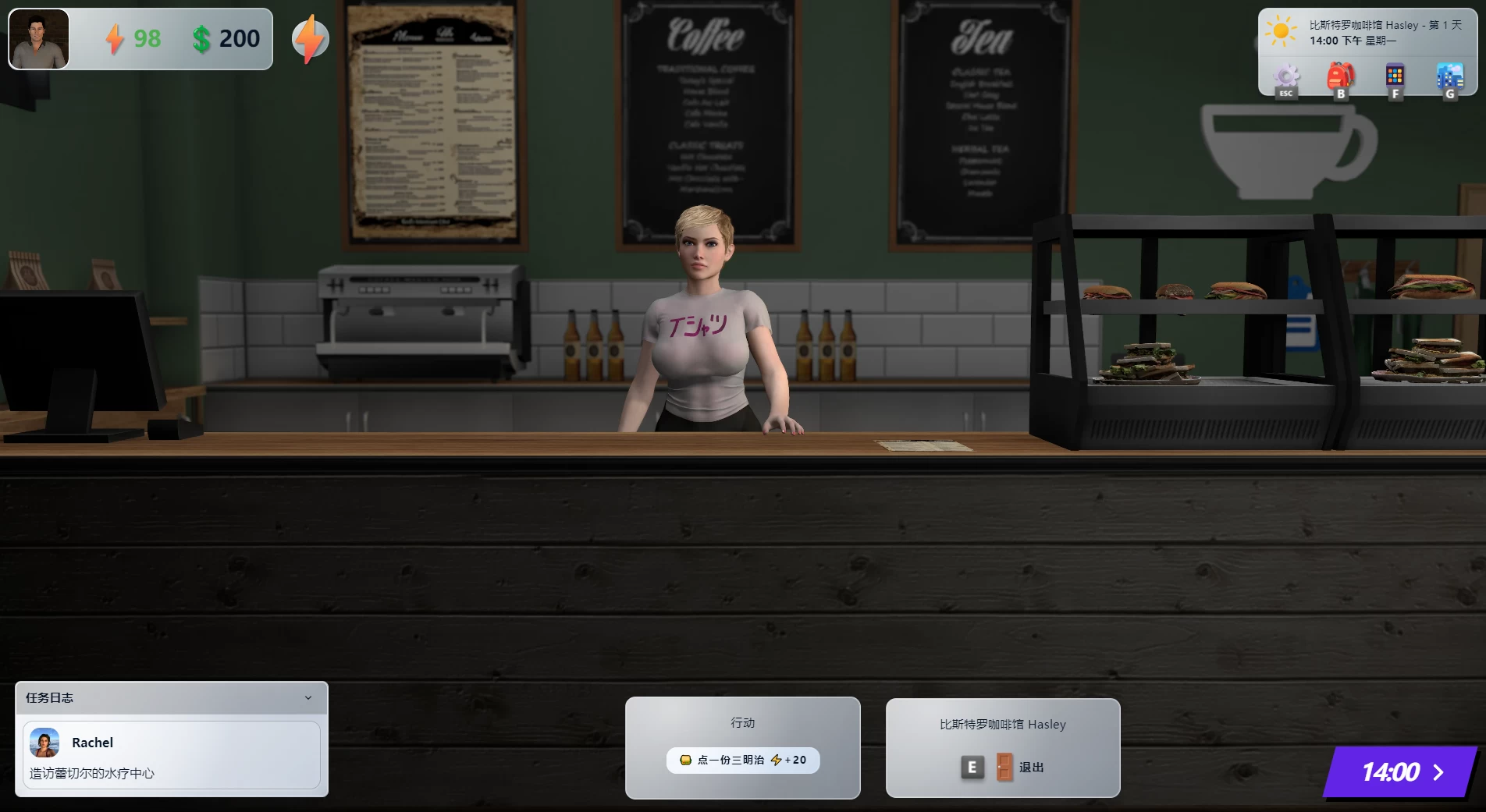The image size is (1486, 812).
Task: Select Rachel's spa quest entry
Action: click(172, 757)
